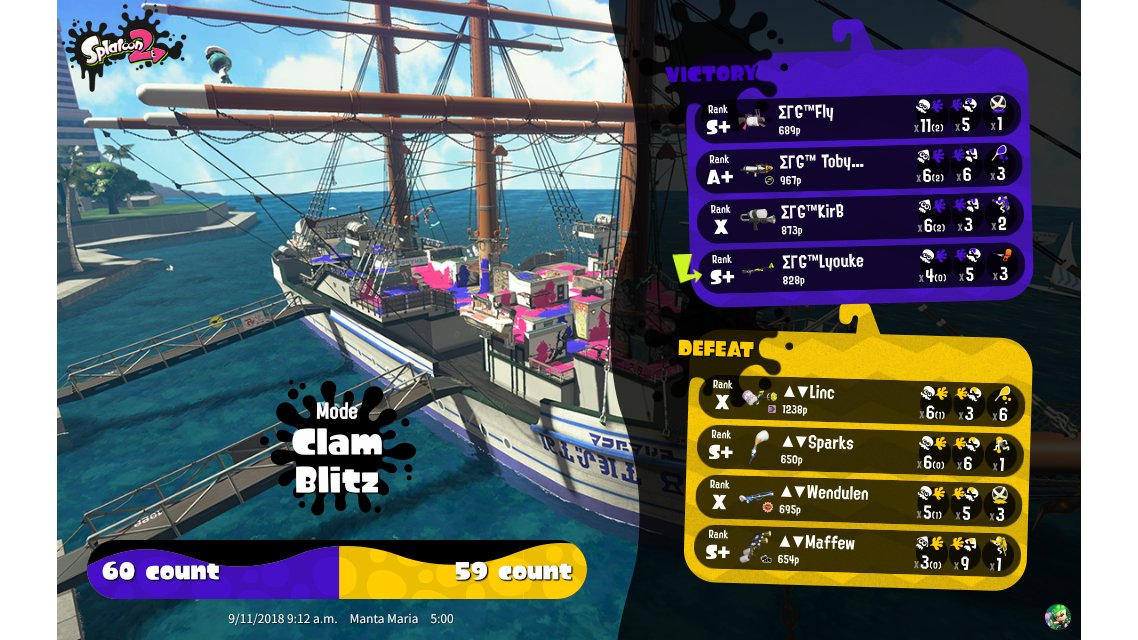Image resolution: width=1138 pixels, height=640 pixels.
Task: Select the ΣΓG™Fly player row
Action: (x=858, y=118)
